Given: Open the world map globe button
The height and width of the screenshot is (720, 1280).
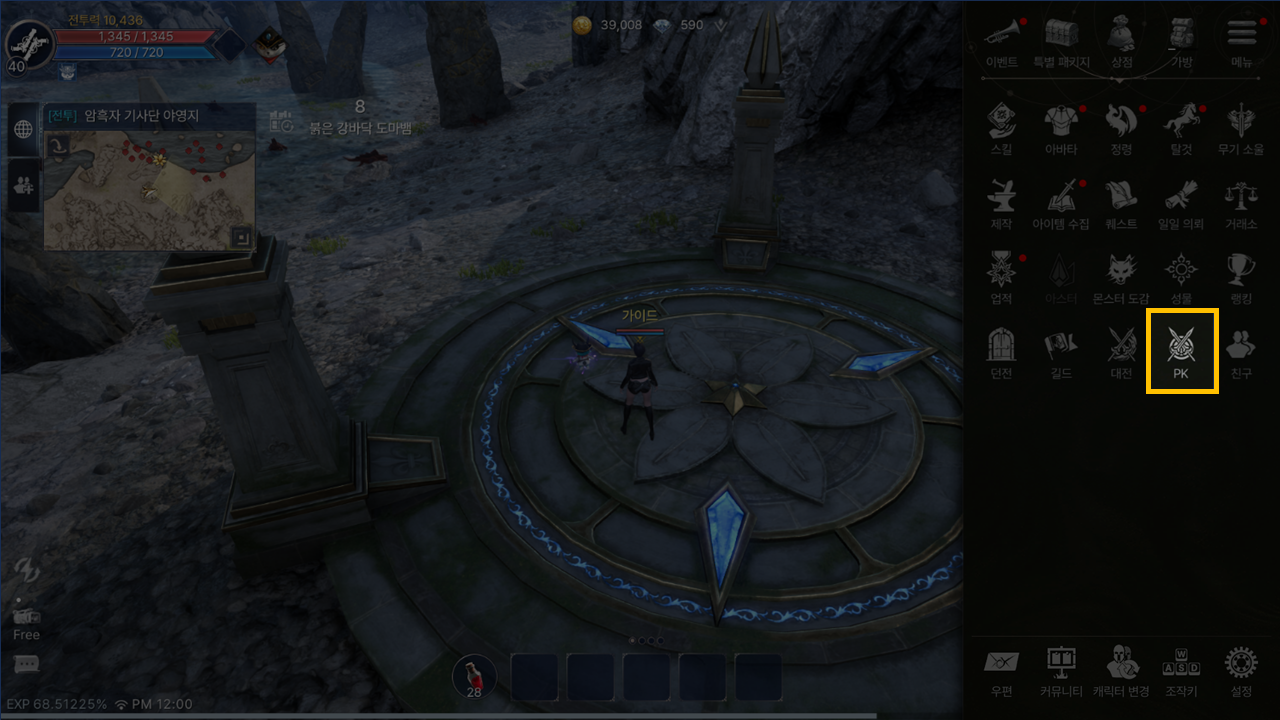Looking at the screenshot, I should pyautogui.click(x=24, y=129).
